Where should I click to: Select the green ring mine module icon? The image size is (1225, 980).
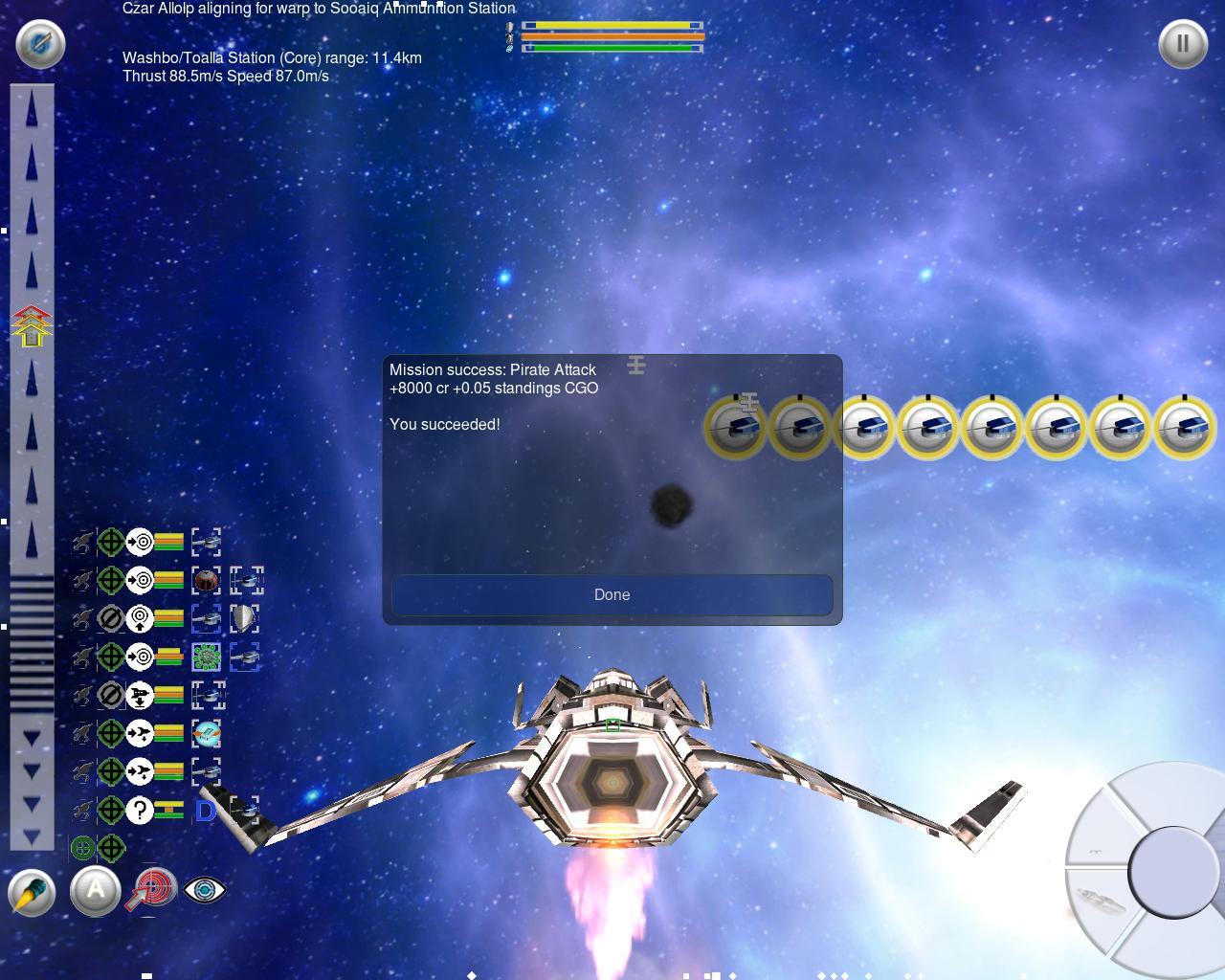coord(206,657)
